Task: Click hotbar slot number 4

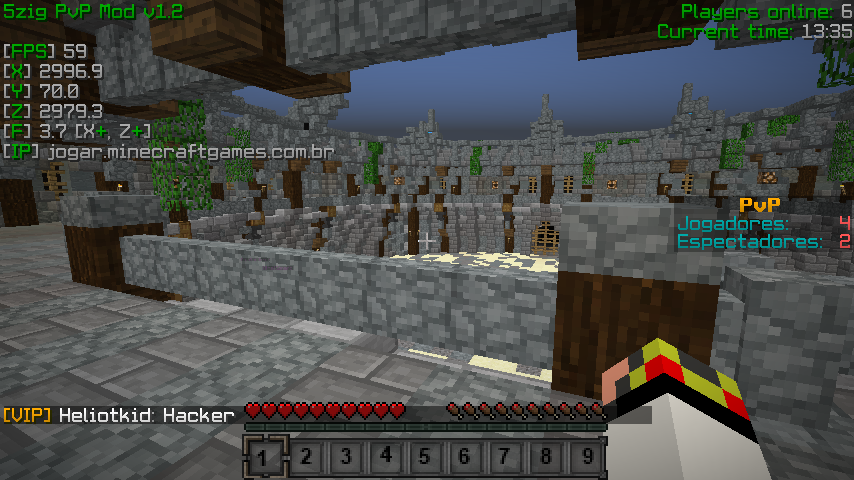Action: [386, 458]
